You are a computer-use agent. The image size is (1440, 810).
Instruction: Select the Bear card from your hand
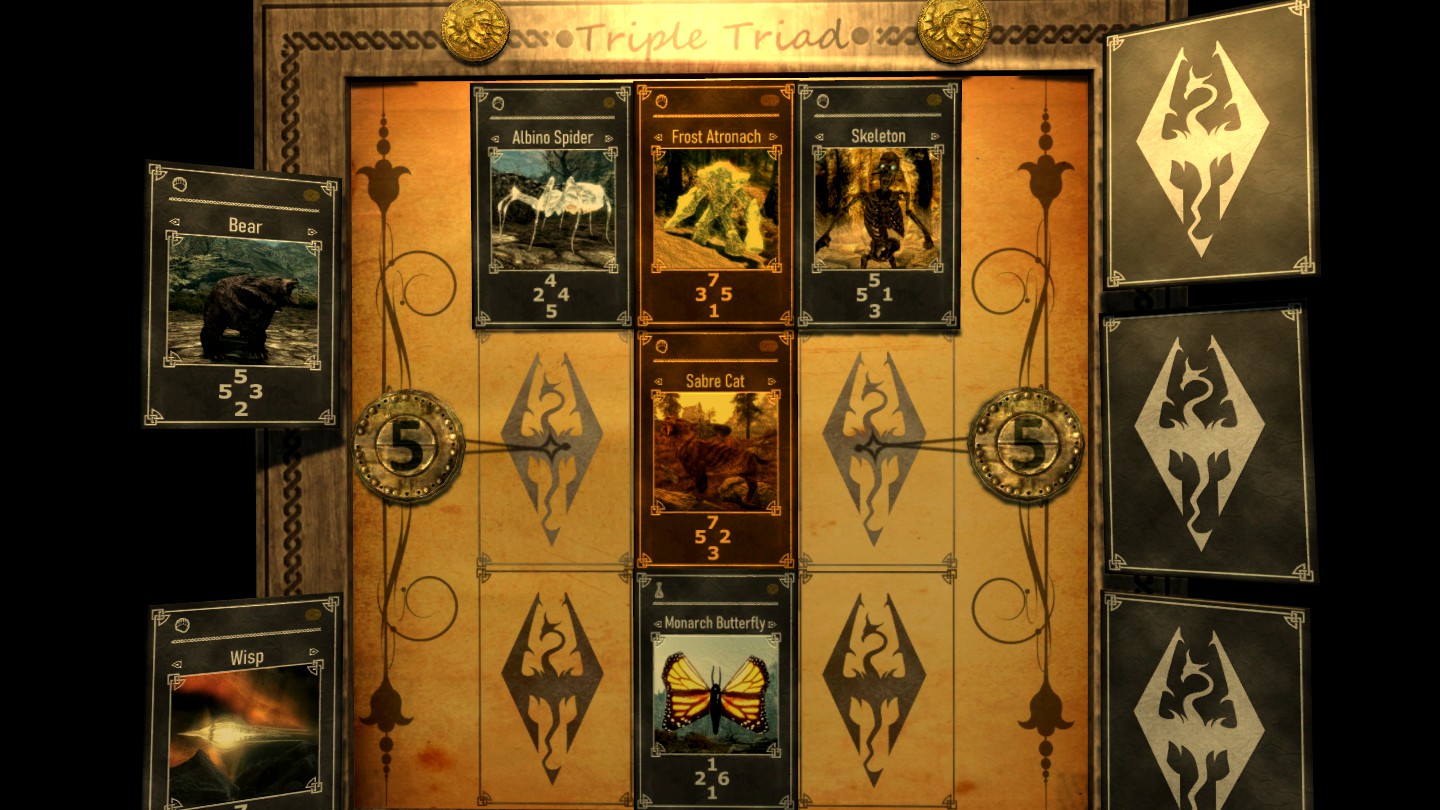click(x=243, y=300)
